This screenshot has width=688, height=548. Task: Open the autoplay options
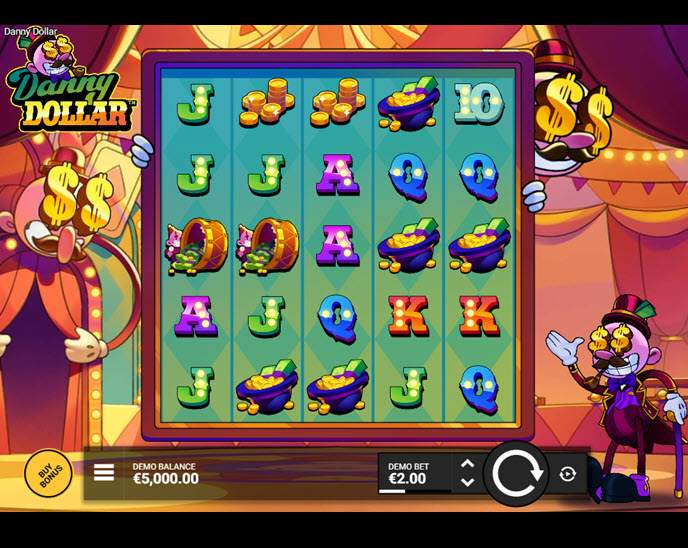[x=568, y=474]
